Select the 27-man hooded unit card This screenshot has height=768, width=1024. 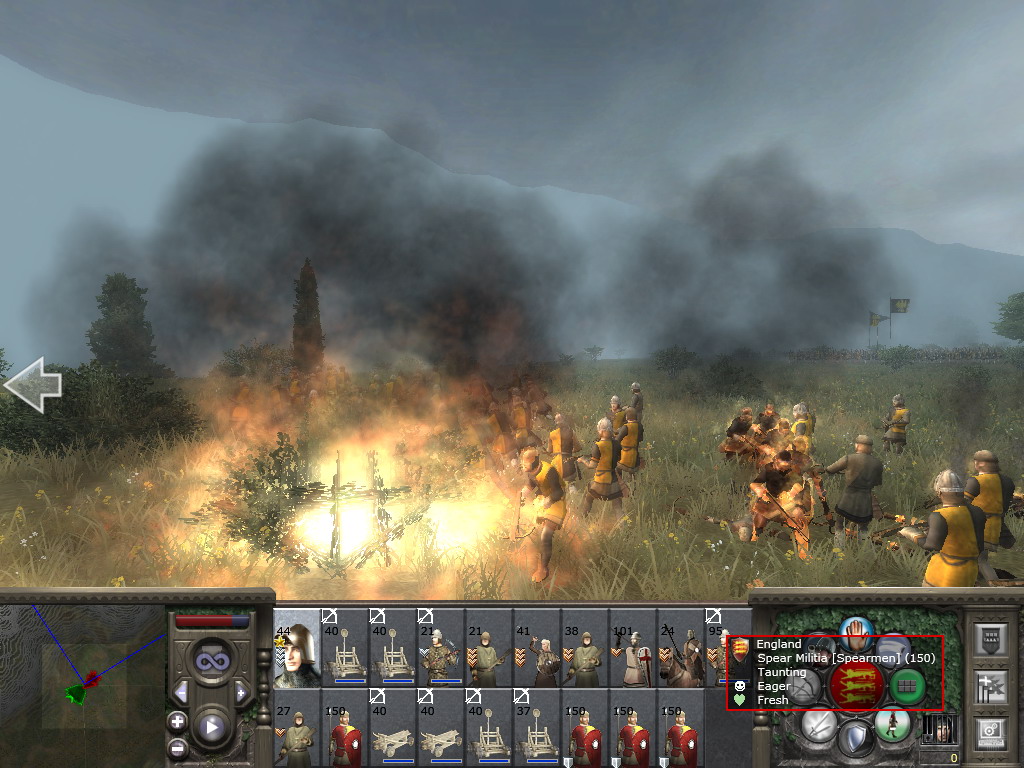(x=297, y=728)
